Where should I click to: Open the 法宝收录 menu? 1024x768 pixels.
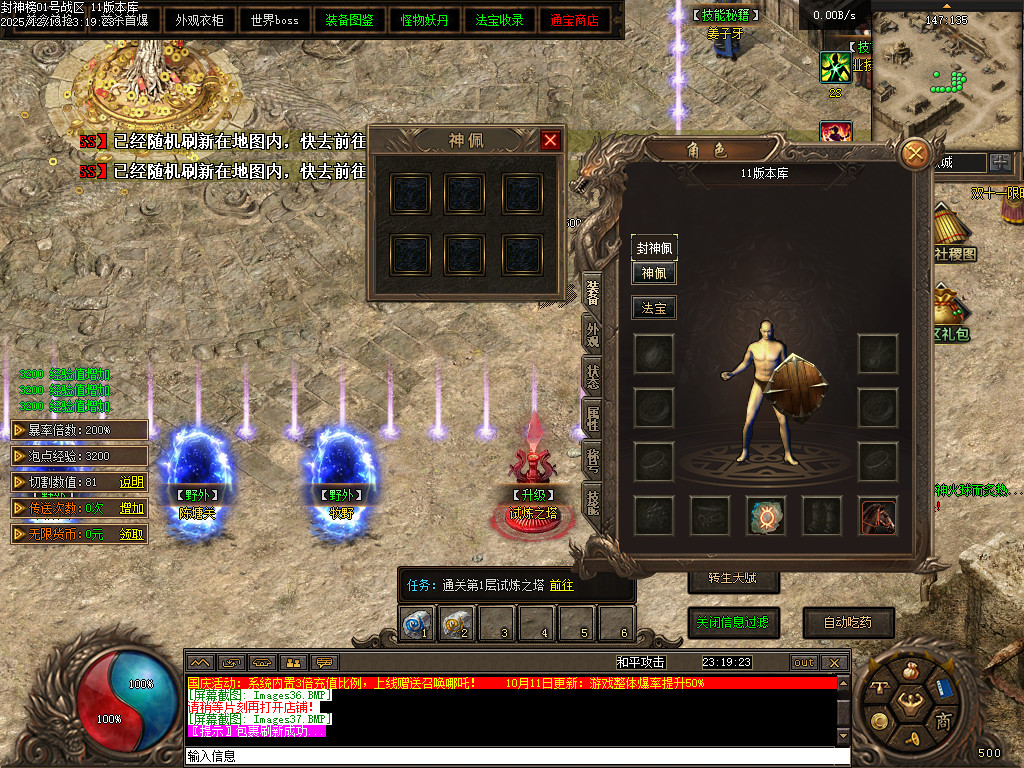(500, 20)
